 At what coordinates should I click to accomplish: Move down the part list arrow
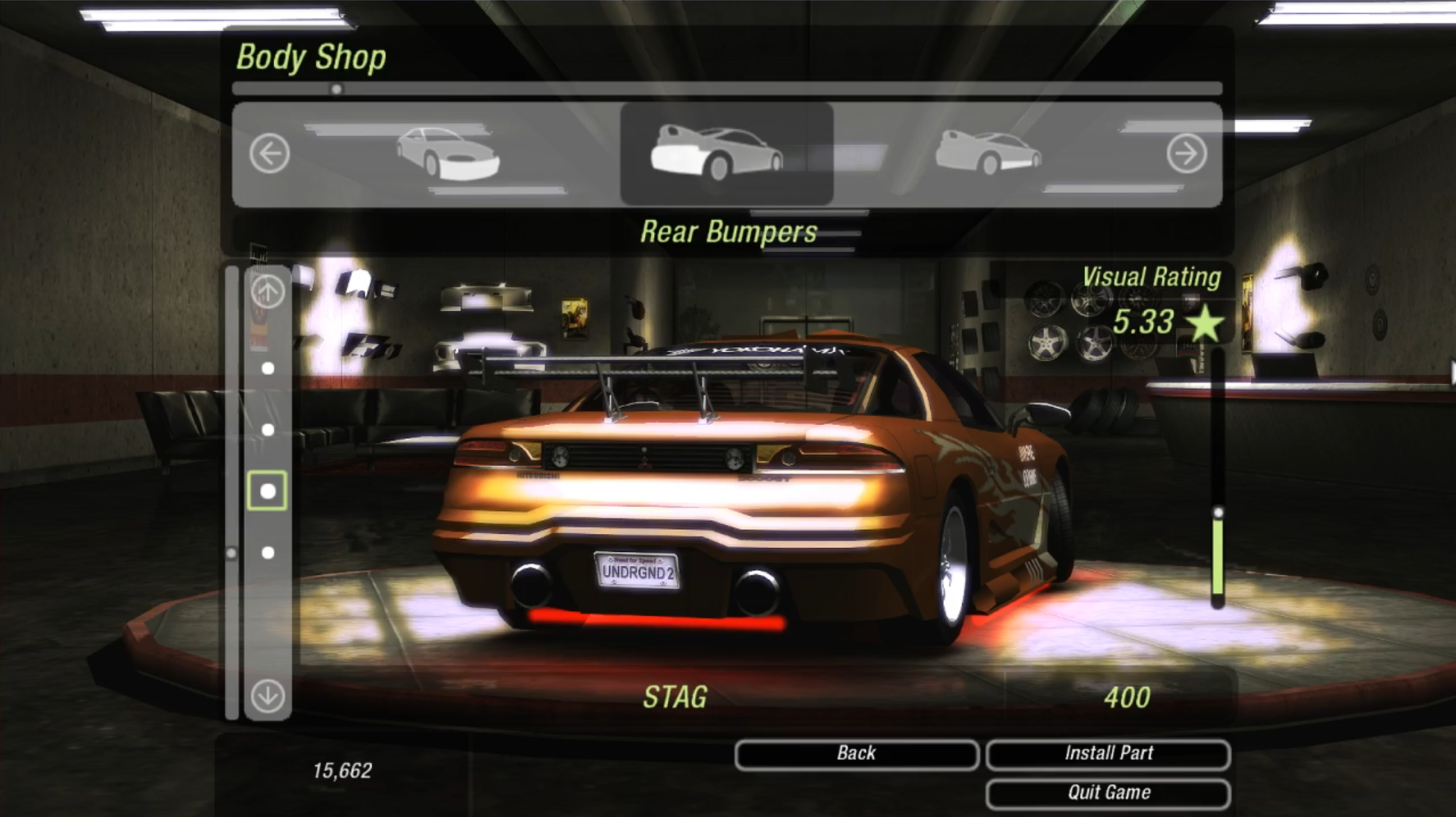coord(268,696)
